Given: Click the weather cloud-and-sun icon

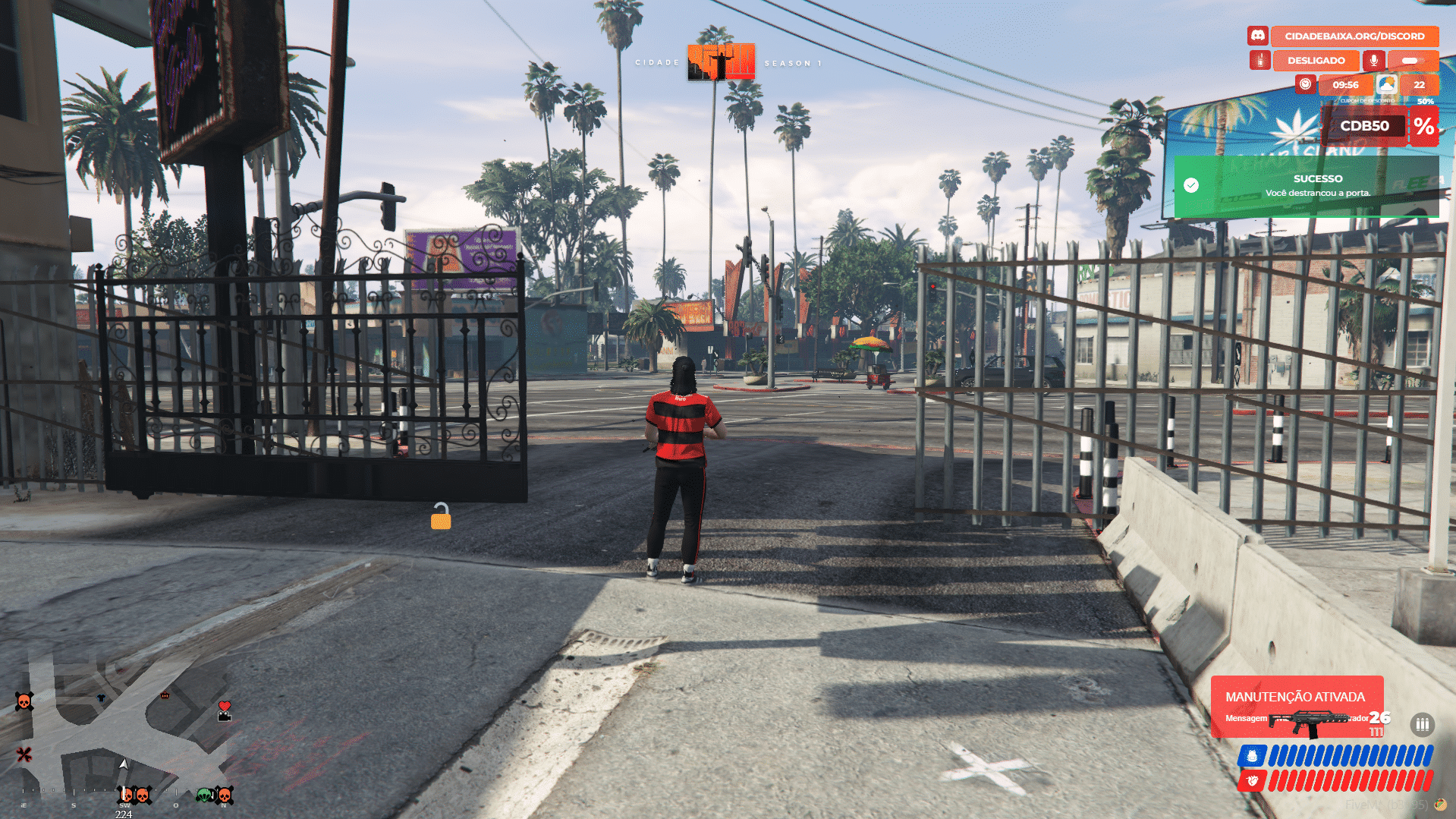Looking at the screenshot, I should (1386, 84).
